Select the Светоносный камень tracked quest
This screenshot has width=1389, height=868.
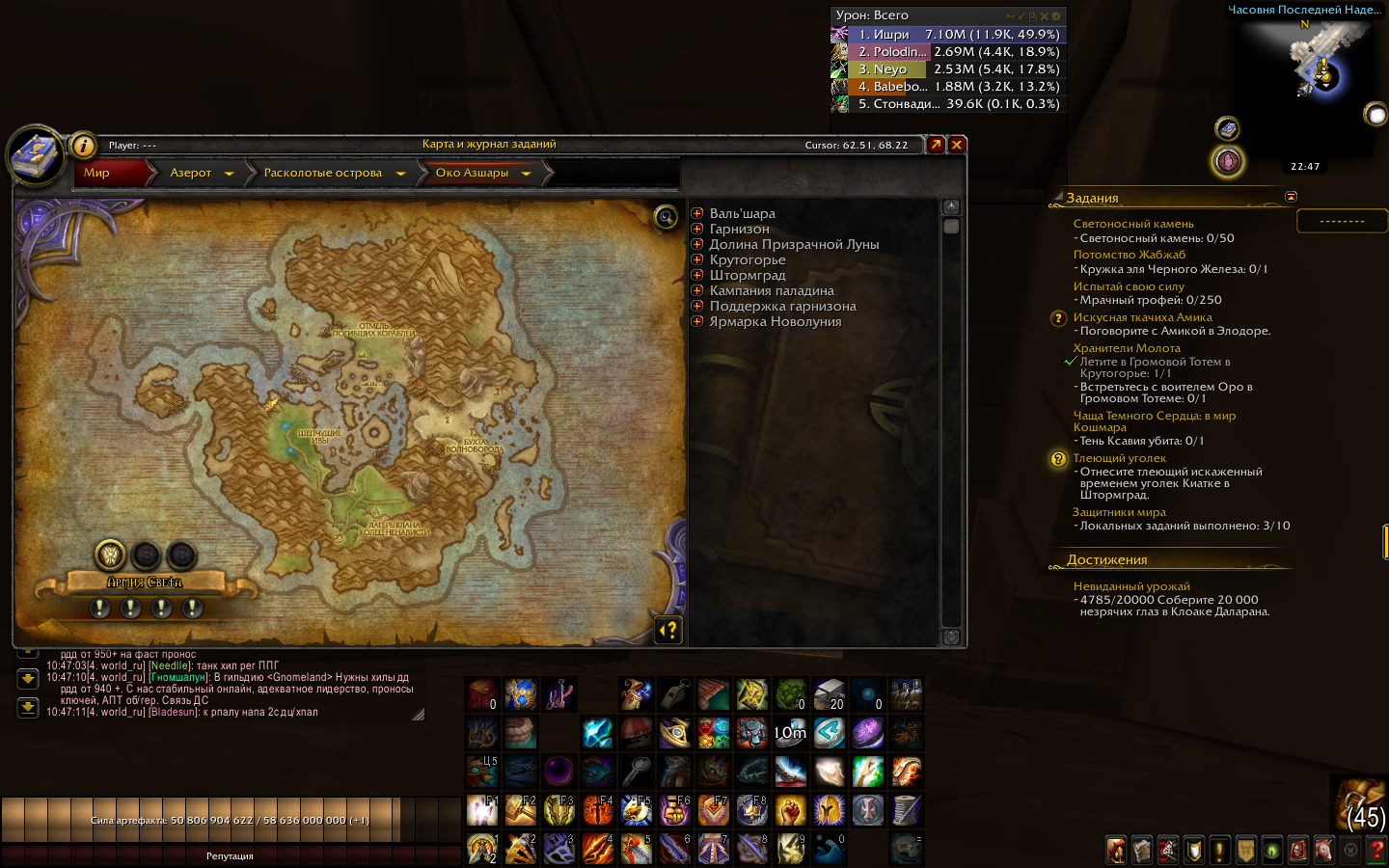pyautogui.click(x=1132, y=224)
